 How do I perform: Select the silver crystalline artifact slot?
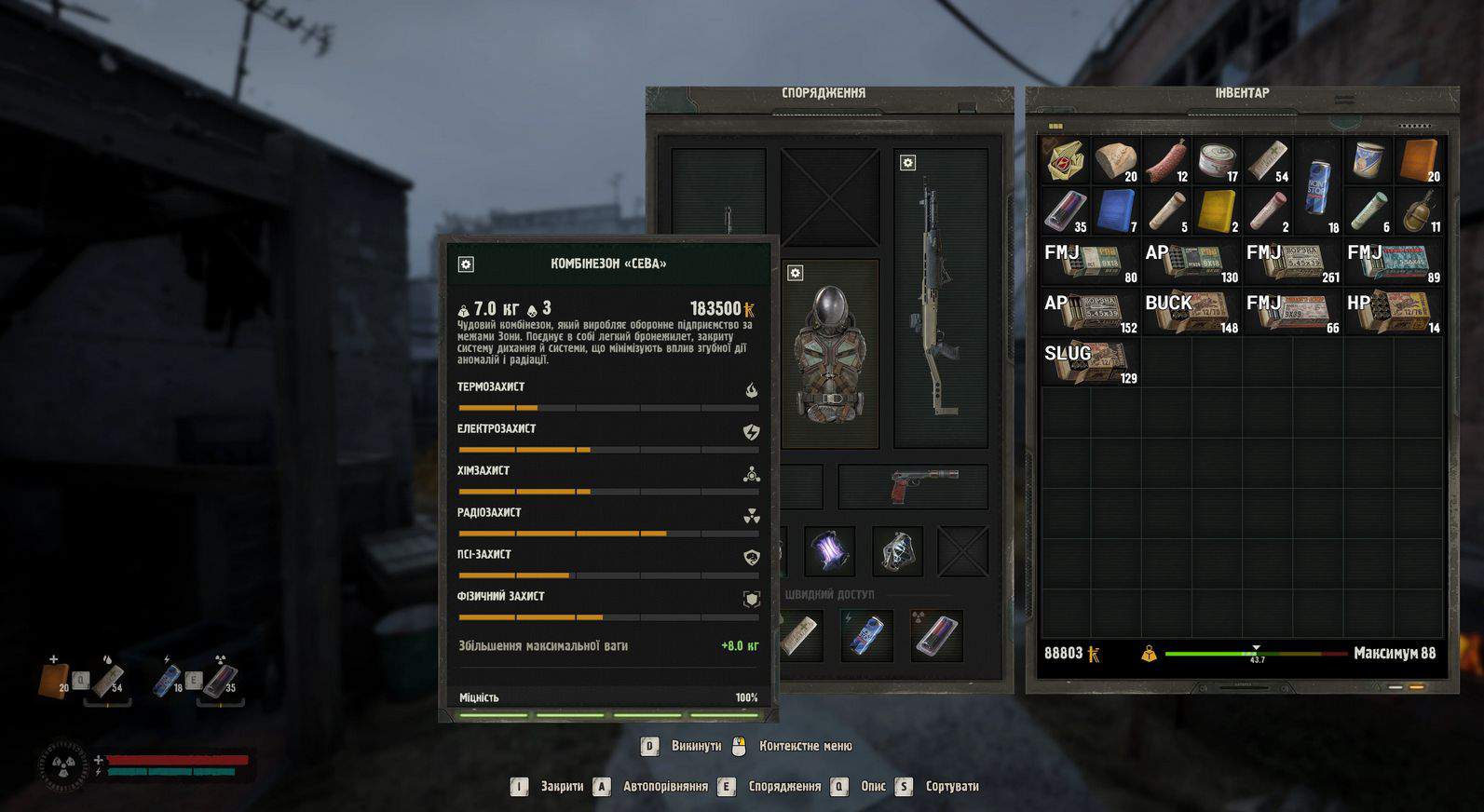897,551
